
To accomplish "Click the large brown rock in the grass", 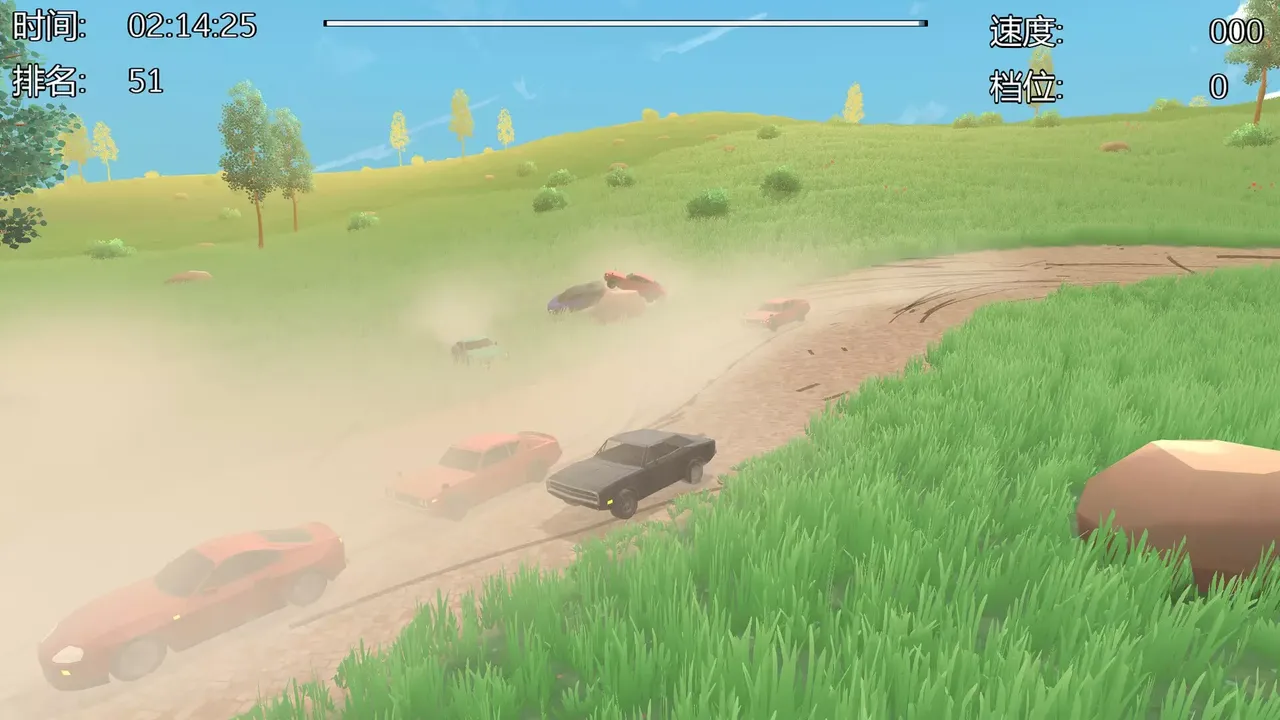I will click(x=1180, y=490).
